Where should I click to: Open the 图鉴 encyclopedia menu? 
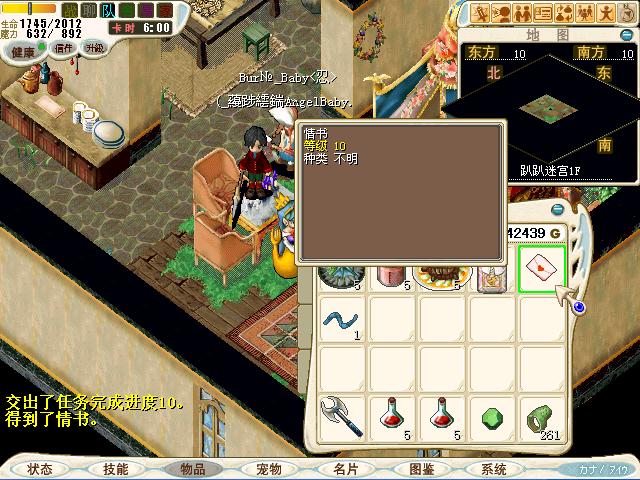tap(420, 468)
